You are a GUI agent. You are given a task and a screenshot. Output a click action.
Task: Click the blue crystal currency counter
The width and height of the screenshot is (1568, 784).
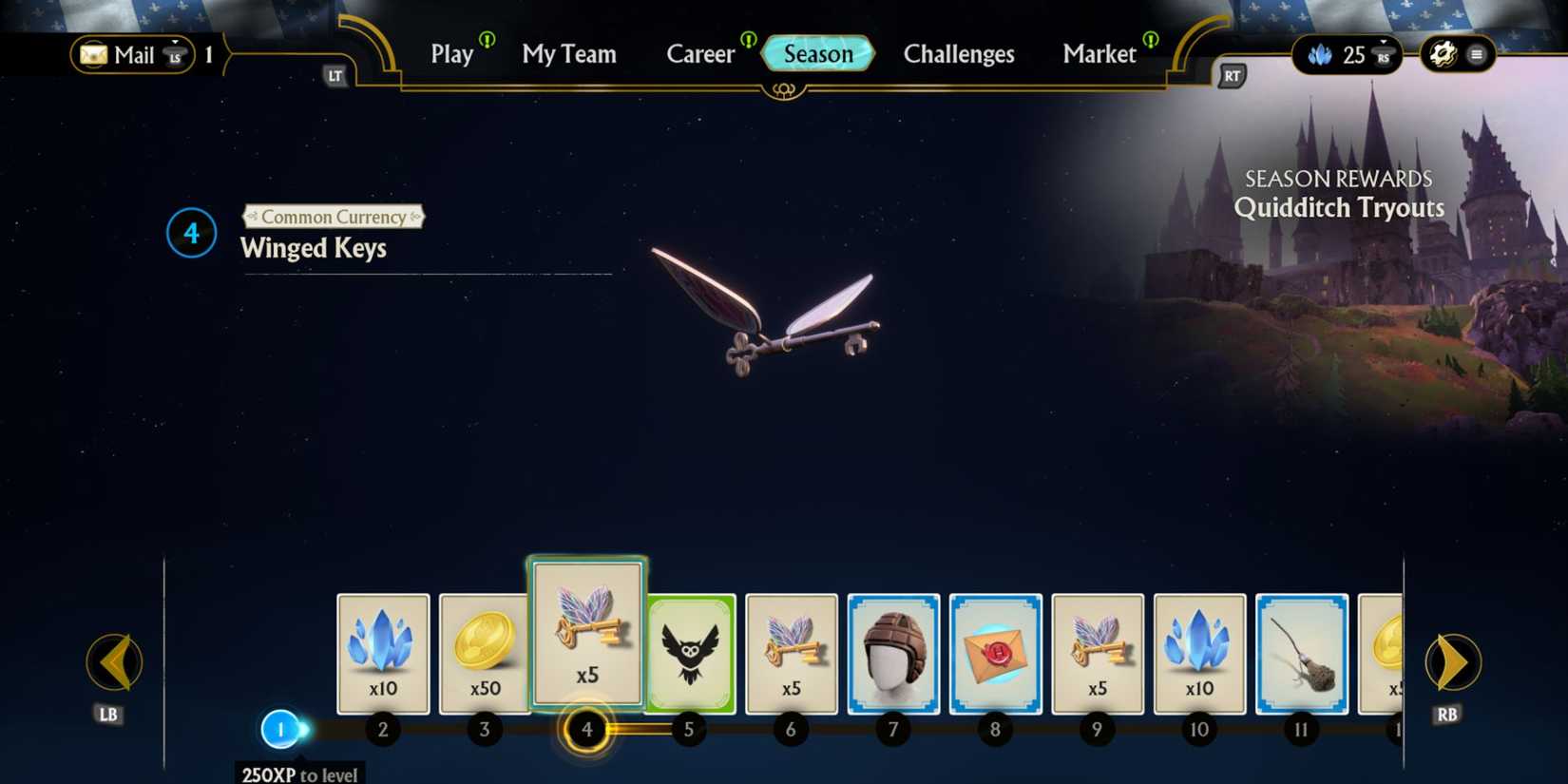pos(1341,54)
